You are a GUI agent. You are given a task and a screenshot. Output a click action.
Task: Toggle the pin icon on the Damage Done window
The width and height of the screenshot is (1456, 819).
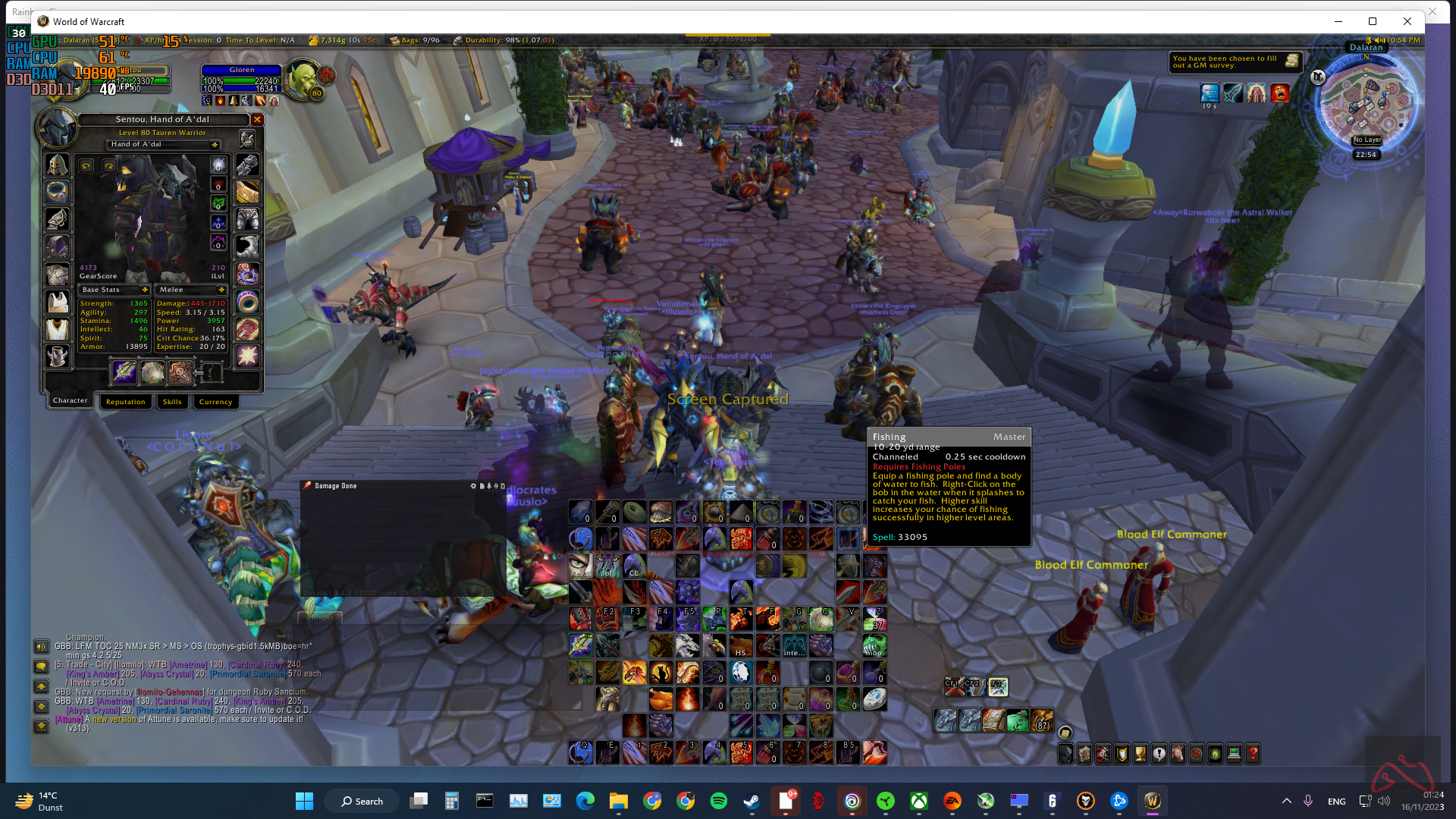490,485
